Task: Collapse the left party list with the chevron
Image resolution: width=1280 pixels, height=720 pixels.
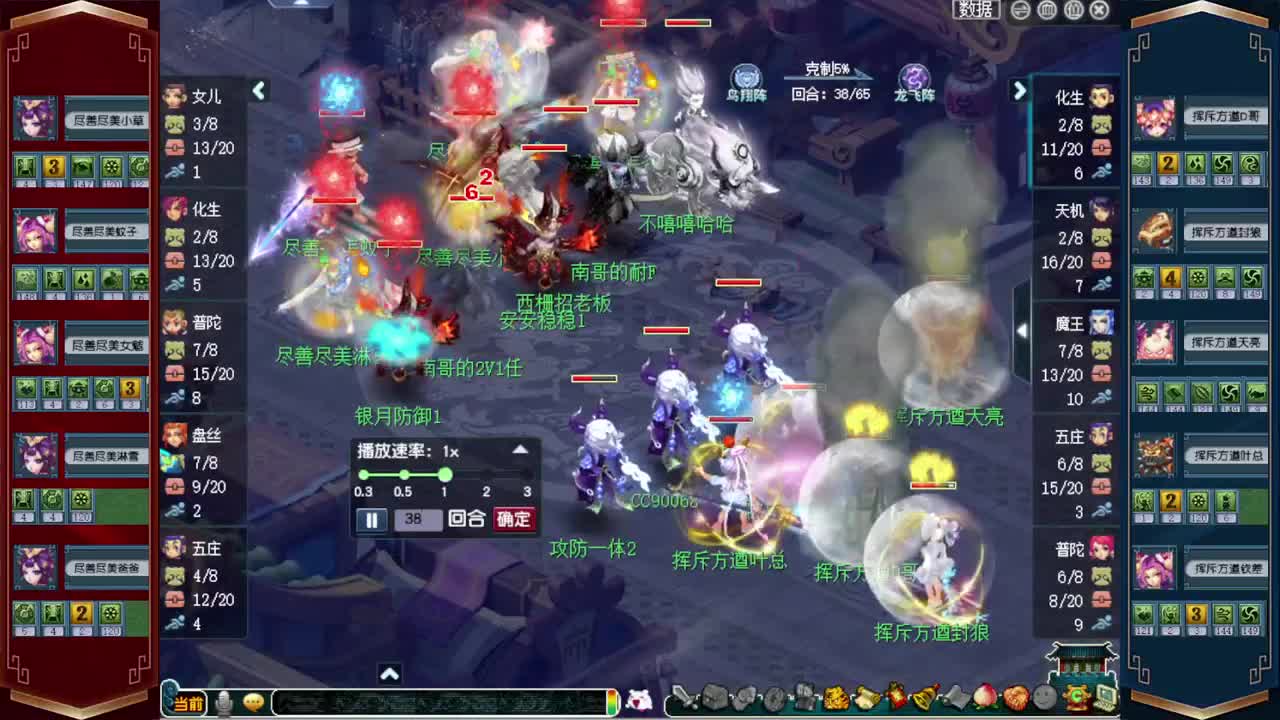Action: click(259, 91)
